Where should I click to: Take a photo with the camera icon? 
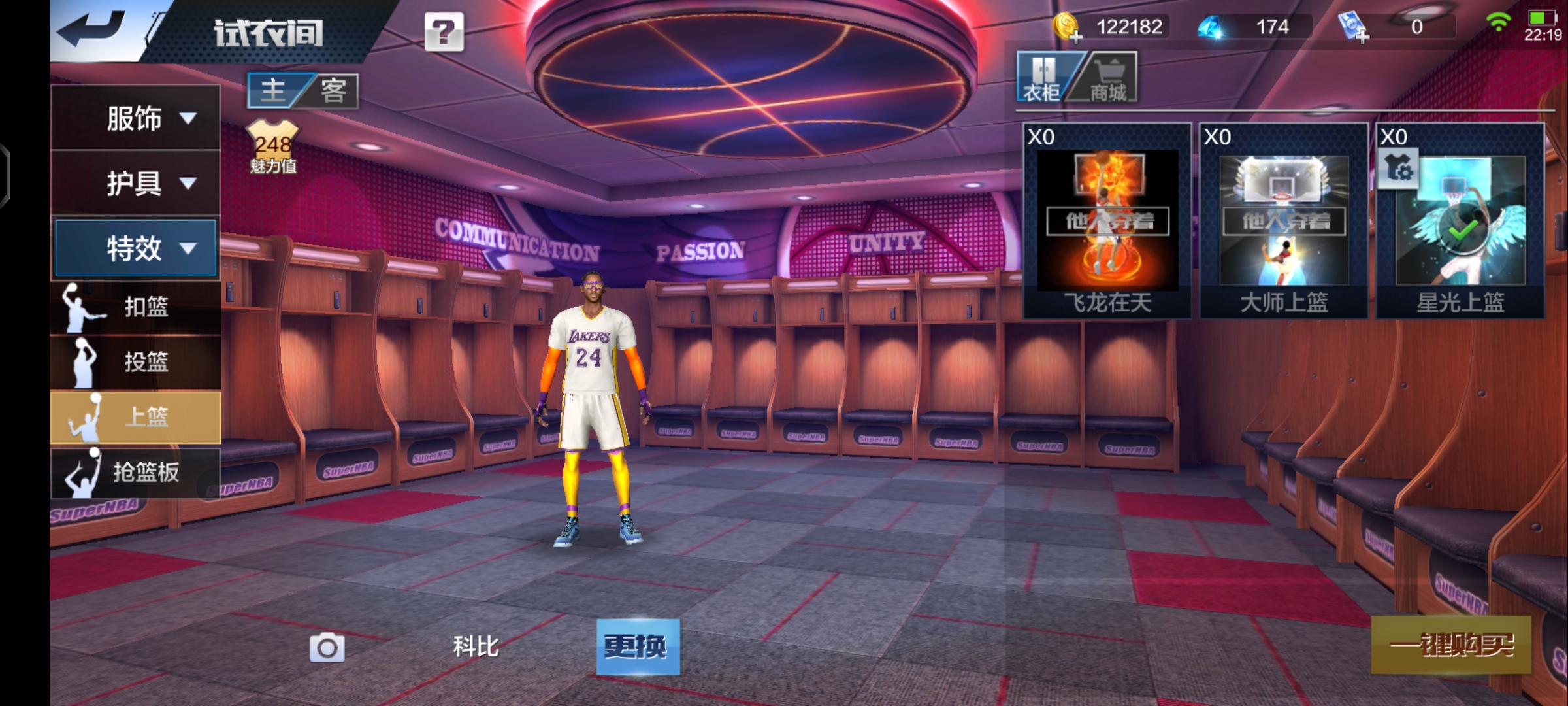327,647
